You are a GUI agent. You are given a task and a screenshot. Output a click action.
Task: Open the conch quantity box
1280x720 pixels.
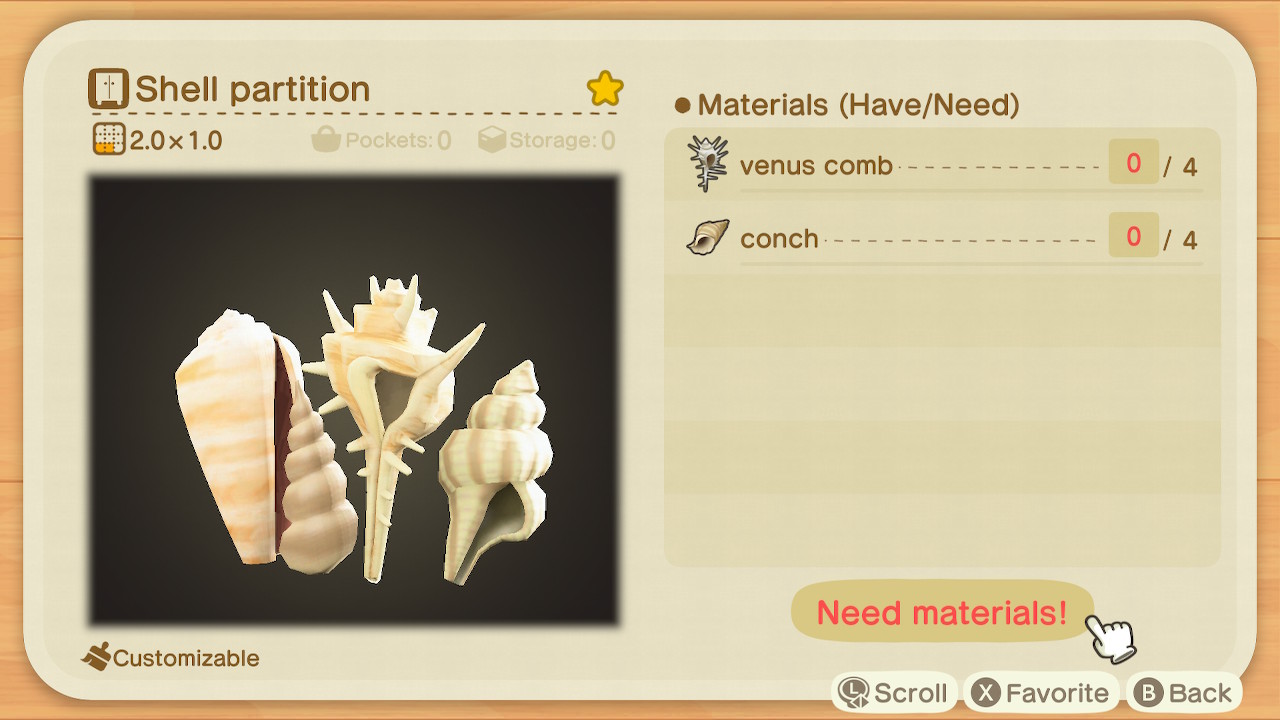click(x=1133, y=236)
